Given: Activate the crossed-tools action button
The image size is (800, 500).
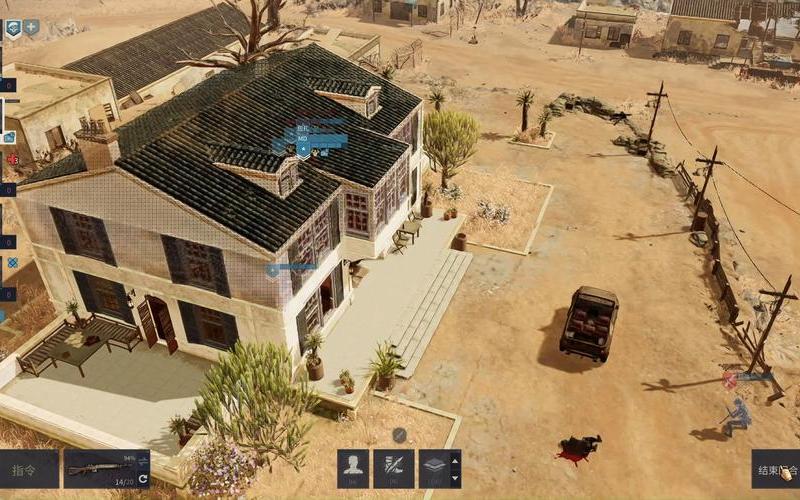Looking at the screenshot, I should click(x=393, y=468).
